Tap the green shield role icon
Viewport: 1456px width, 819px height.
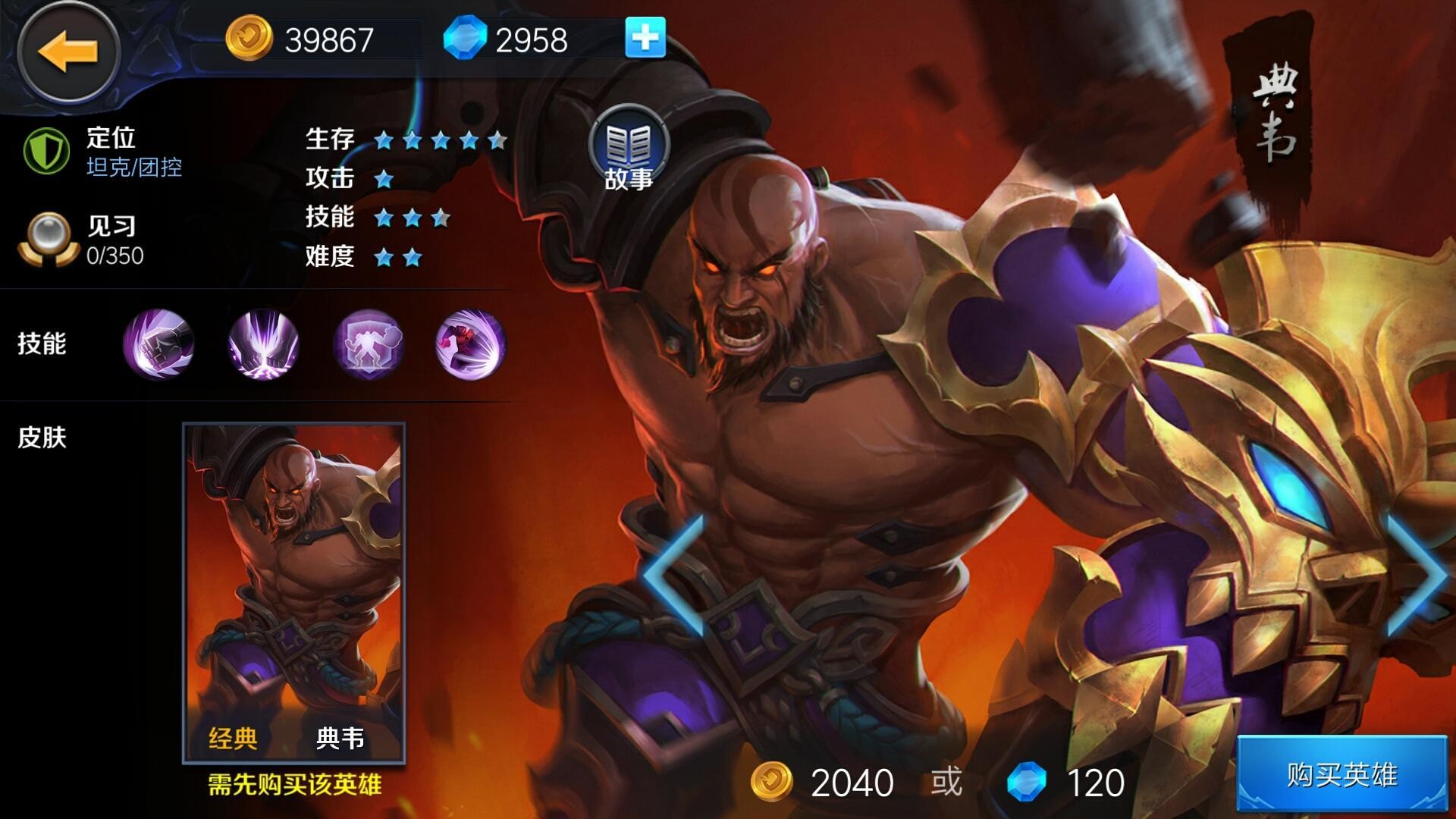[46, 151]
